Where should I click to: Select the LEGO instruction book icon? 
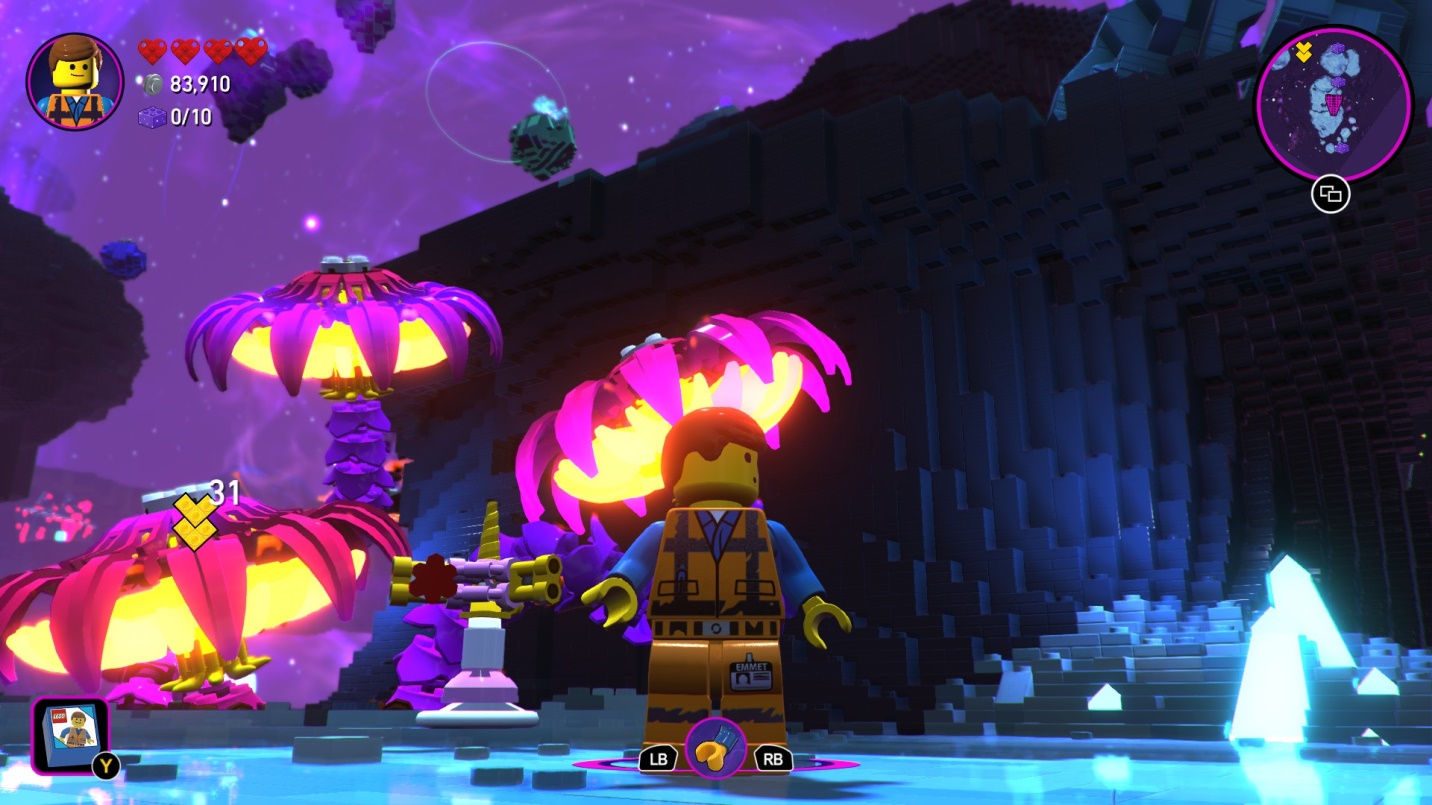pos(70,735)
